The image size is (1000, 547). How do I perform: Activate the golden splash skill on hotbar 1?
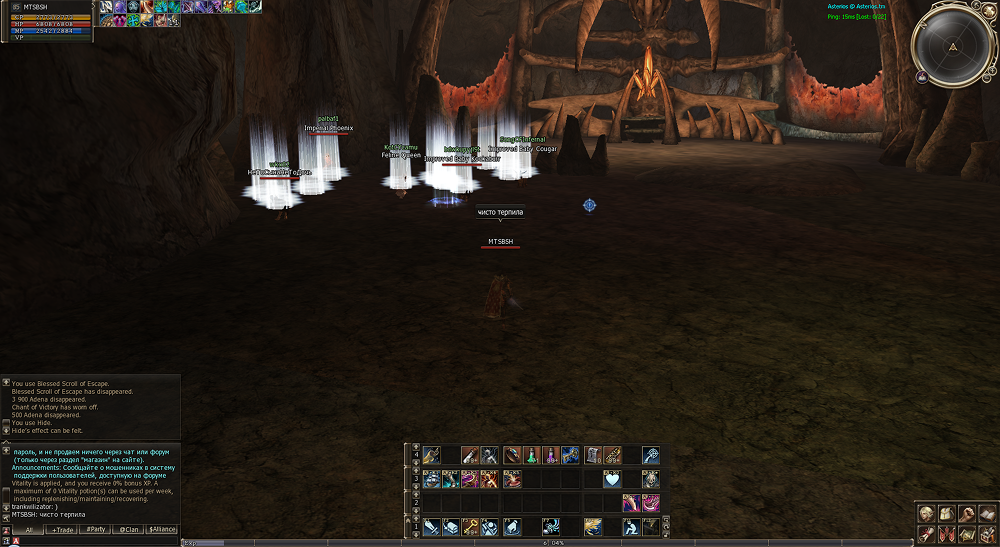pyautogui.click(x=592, y=526)
